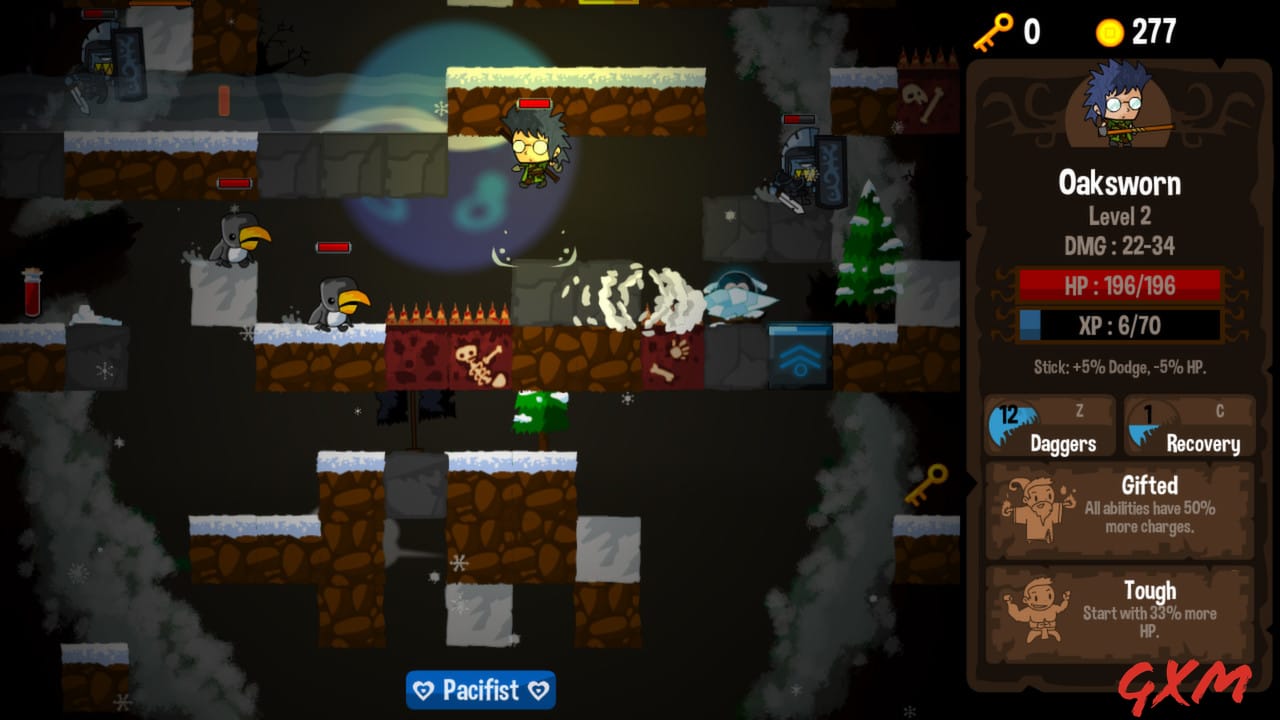The height and width of the screenshot is (720, 1280).
Task: Click the Level 2 text
Action: click(x=1121, y=216)
